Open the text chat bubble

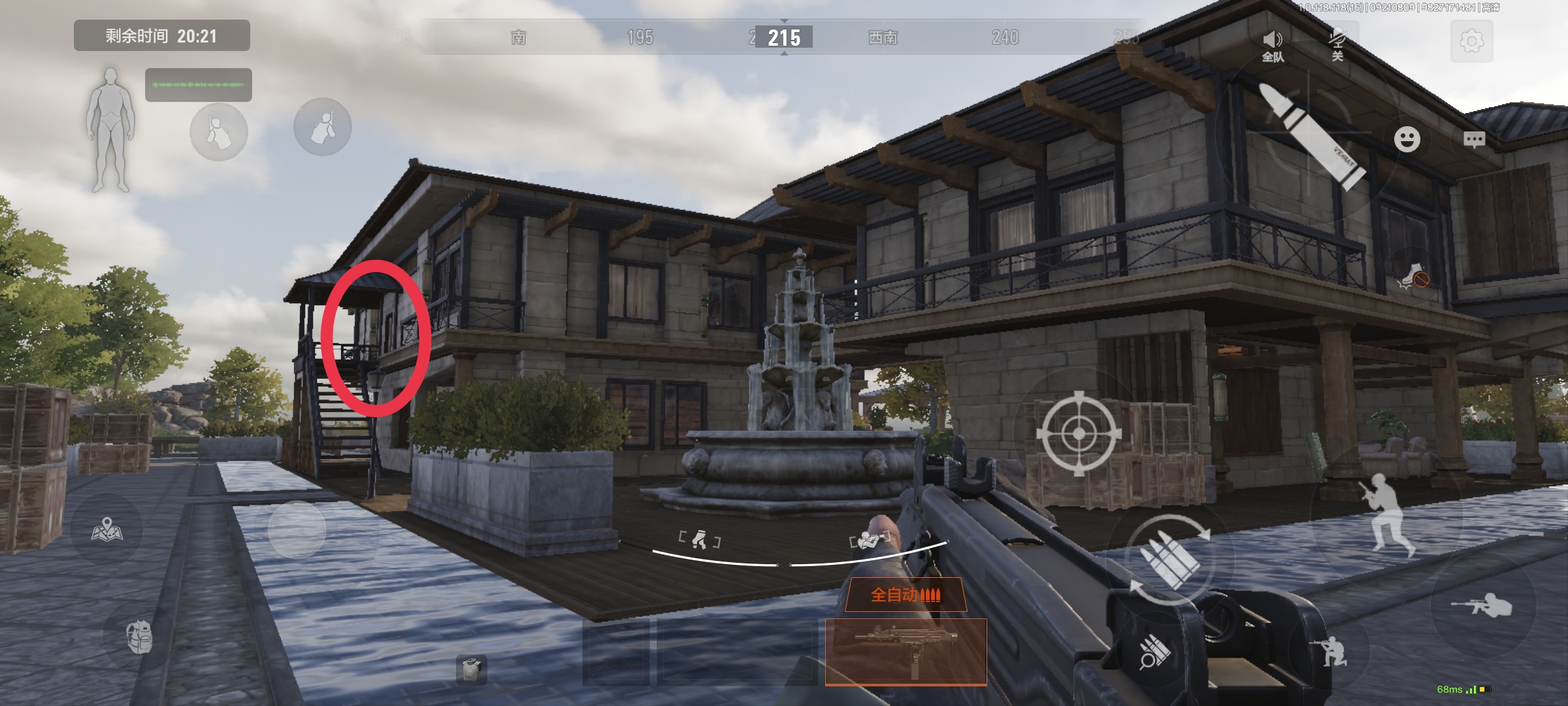[1475, 139]
